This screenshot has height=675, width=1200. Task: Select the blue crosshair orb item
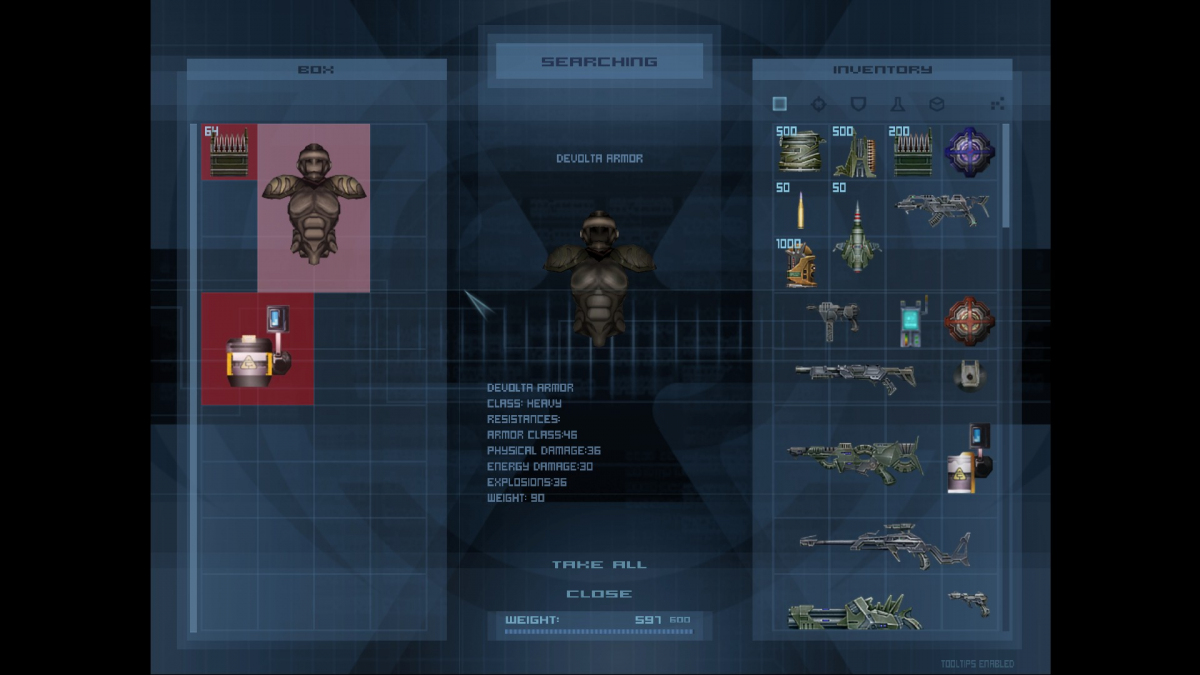coord(970,152)
